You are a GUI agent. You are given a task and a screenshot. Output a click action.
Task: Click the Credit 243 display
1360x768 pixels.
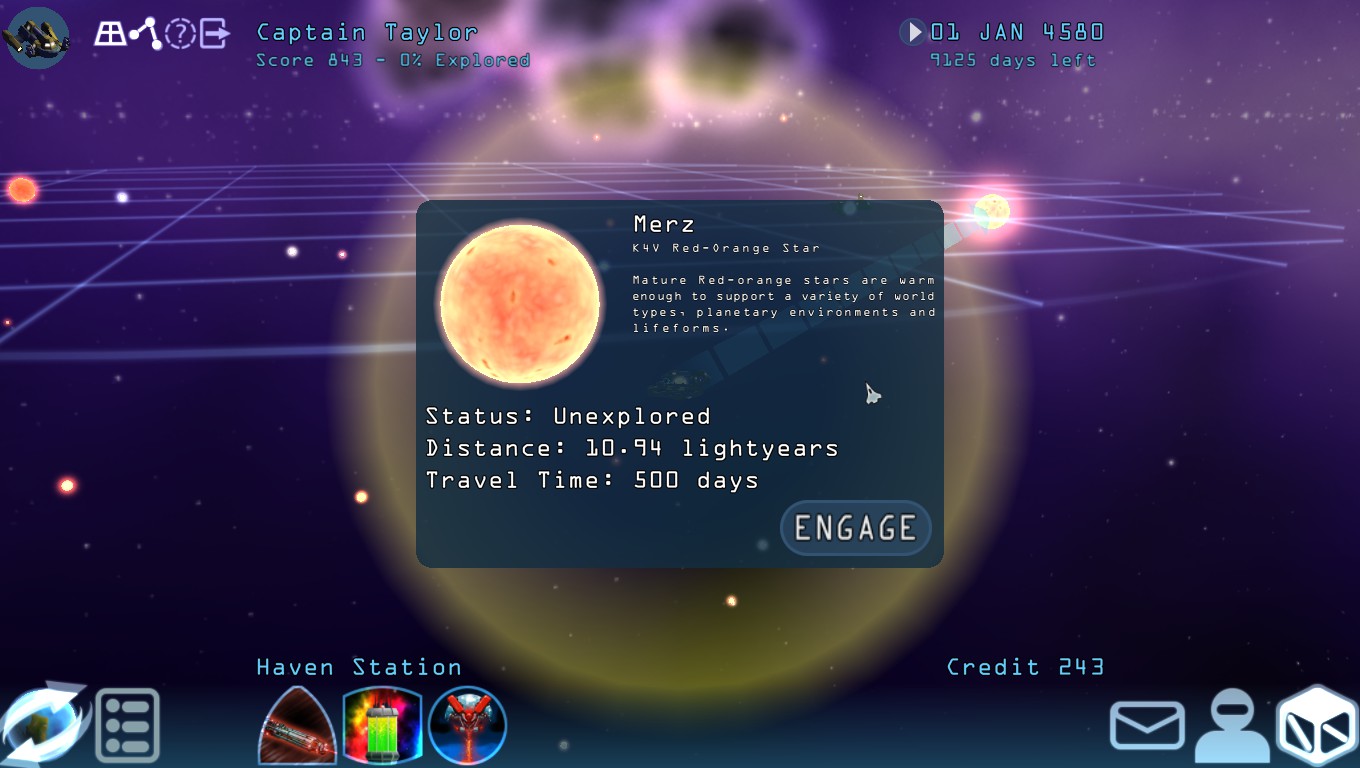pos(1025,667)
